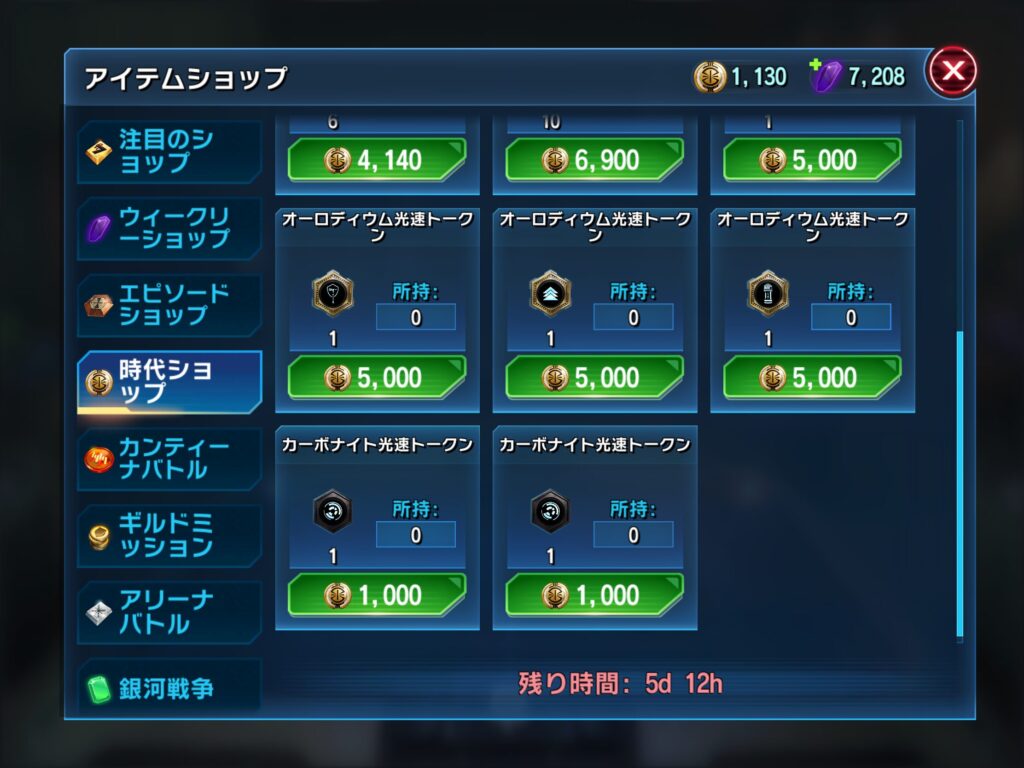Buy the shield-icon Aurodium token for 5,000

377,377
